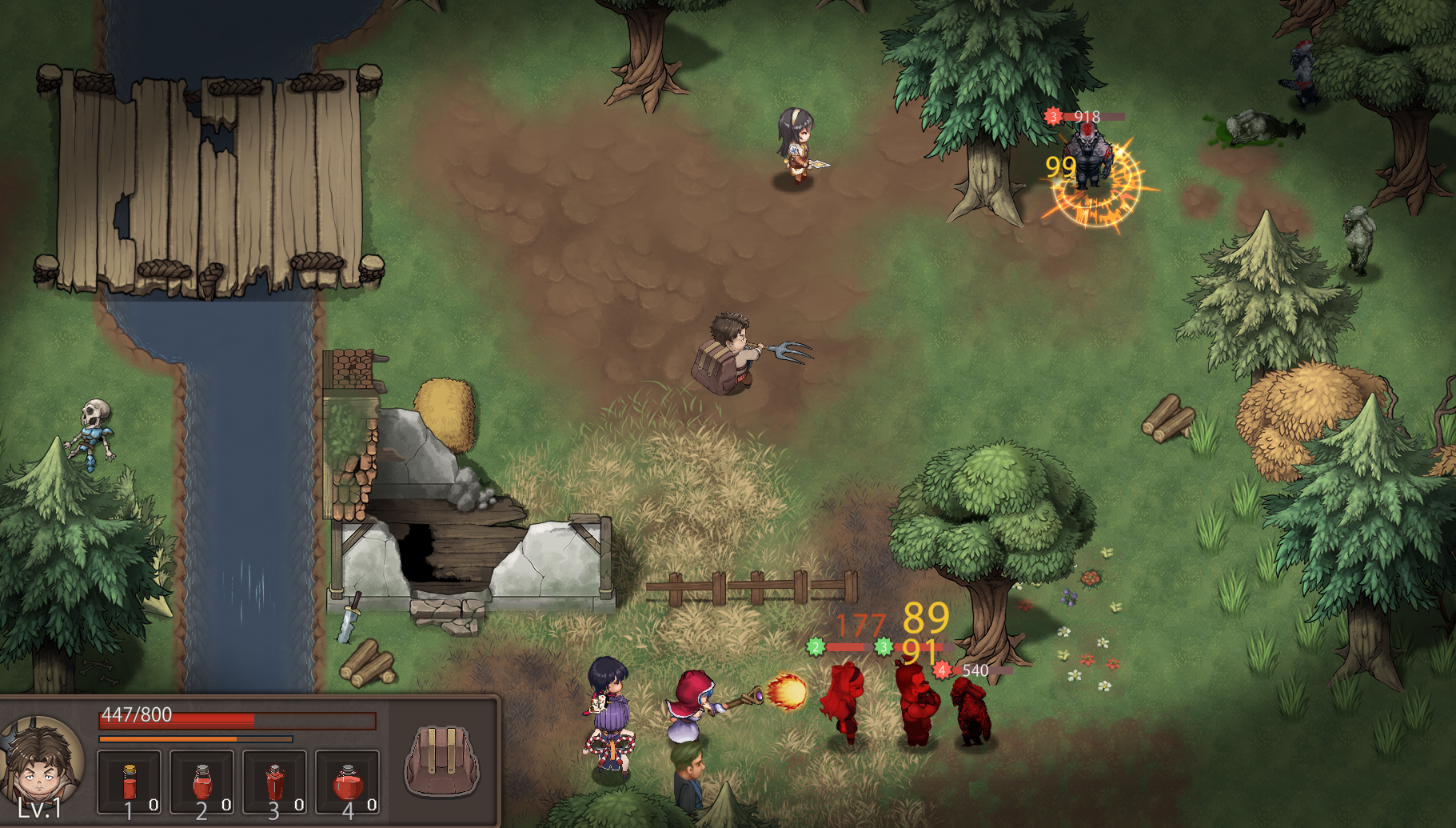Open the backpack inventory
1456x828 pixels.
pyautogui.click(x=441, y=761)
